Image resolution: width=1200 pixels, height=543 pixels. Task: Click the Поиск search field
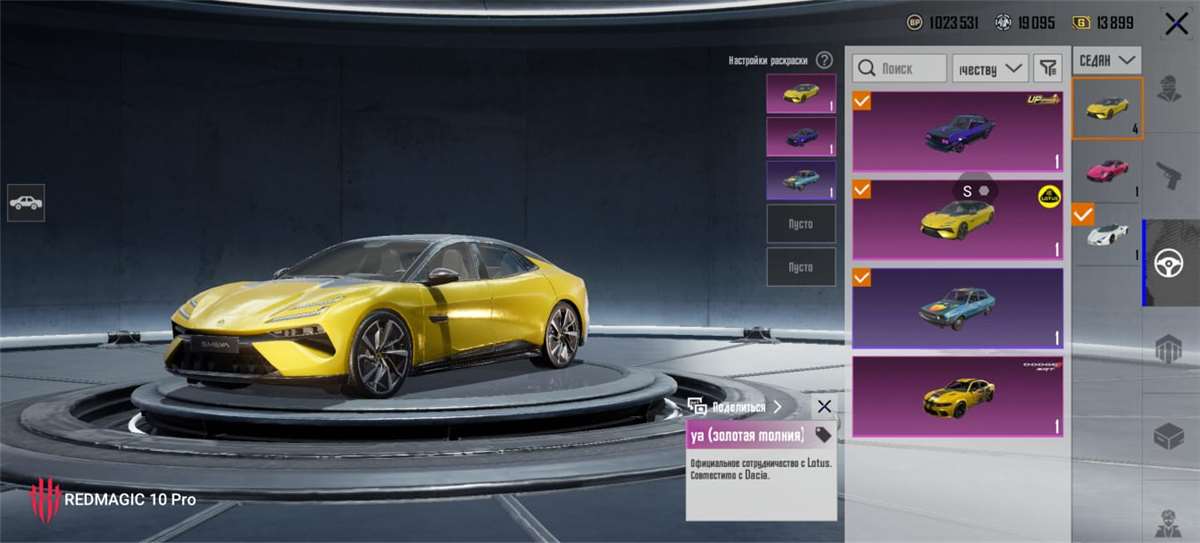(x=900, y=68)
